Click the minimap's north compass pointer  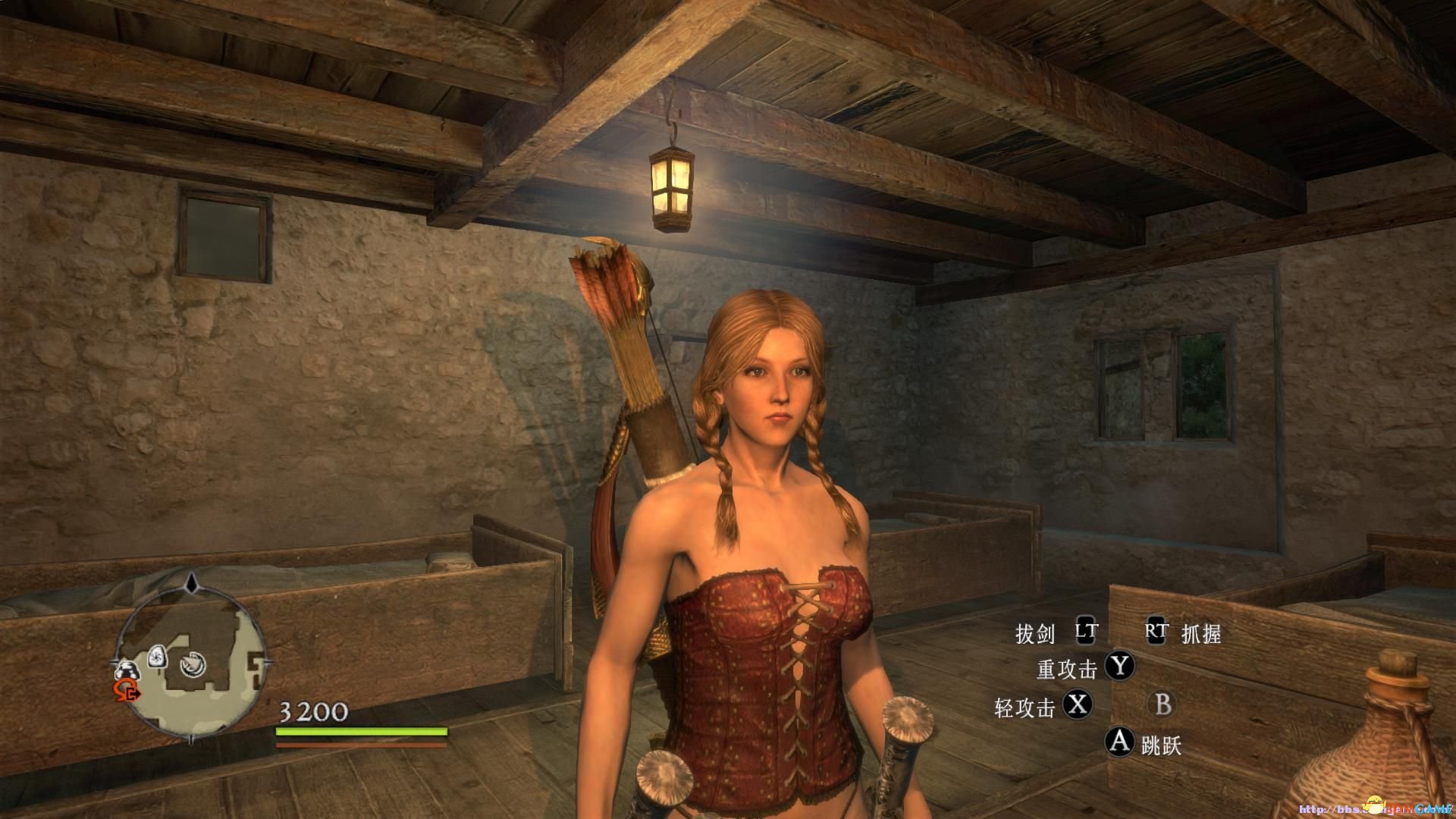pyautogui.click(x=192, y=583)
